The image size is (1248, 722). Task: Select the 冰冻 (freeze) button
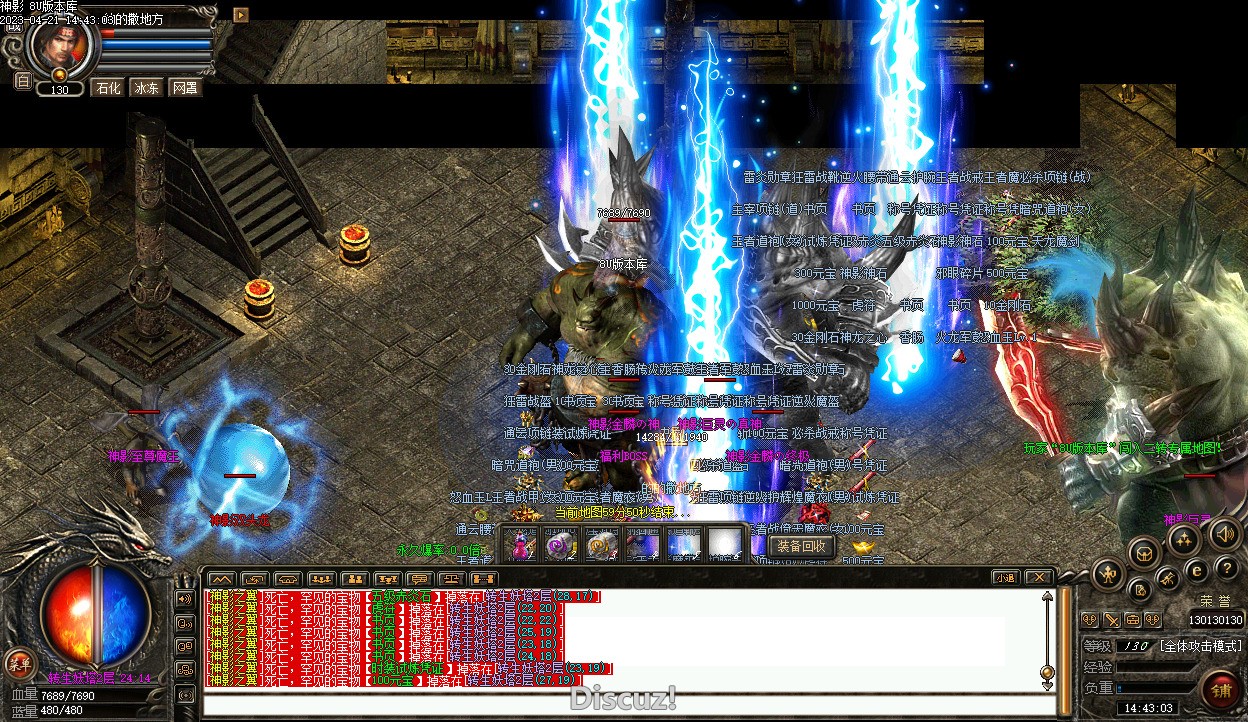tap(146, 88)
